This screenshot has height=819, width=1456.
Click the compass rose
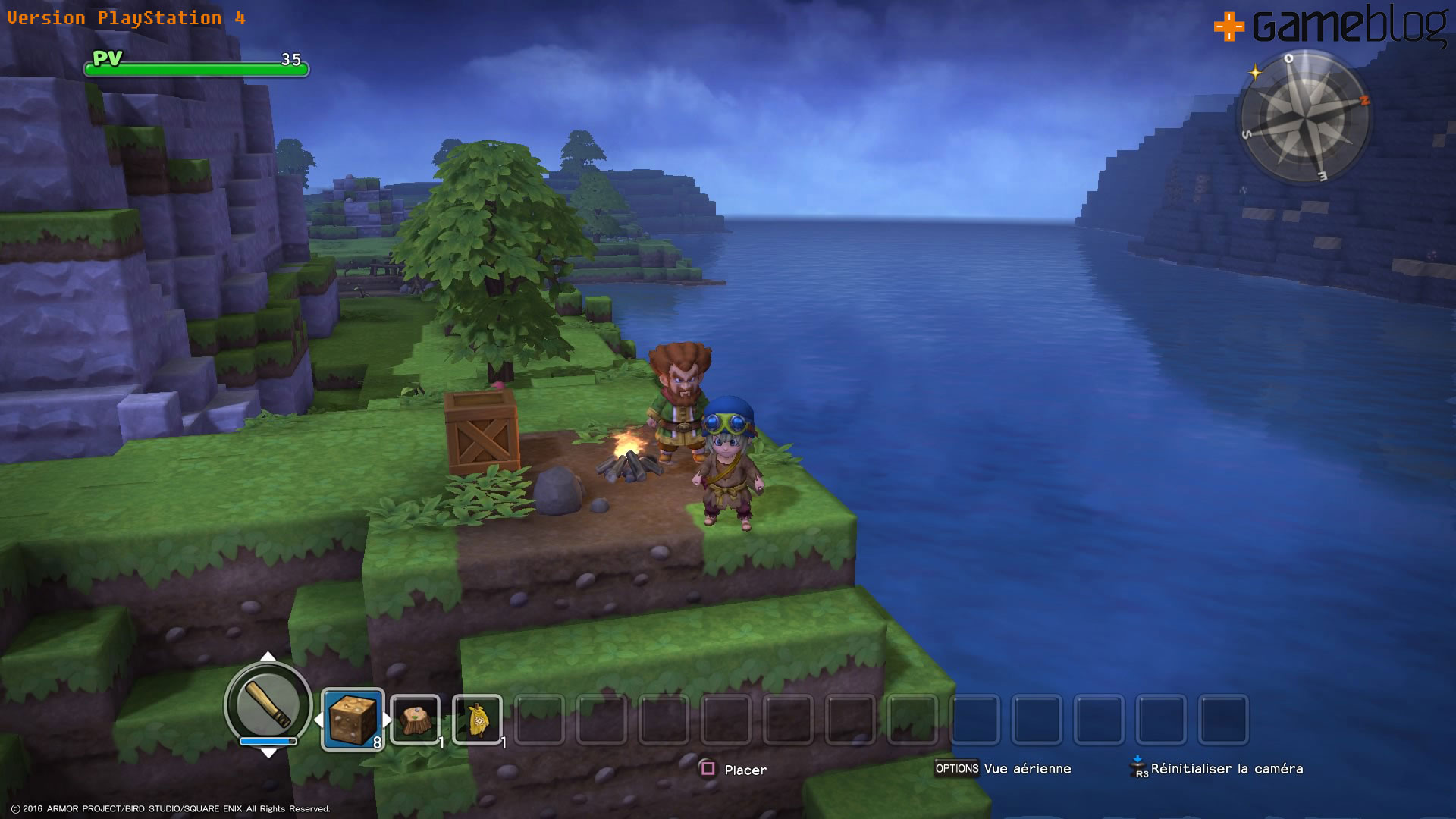click(1304, 118)
